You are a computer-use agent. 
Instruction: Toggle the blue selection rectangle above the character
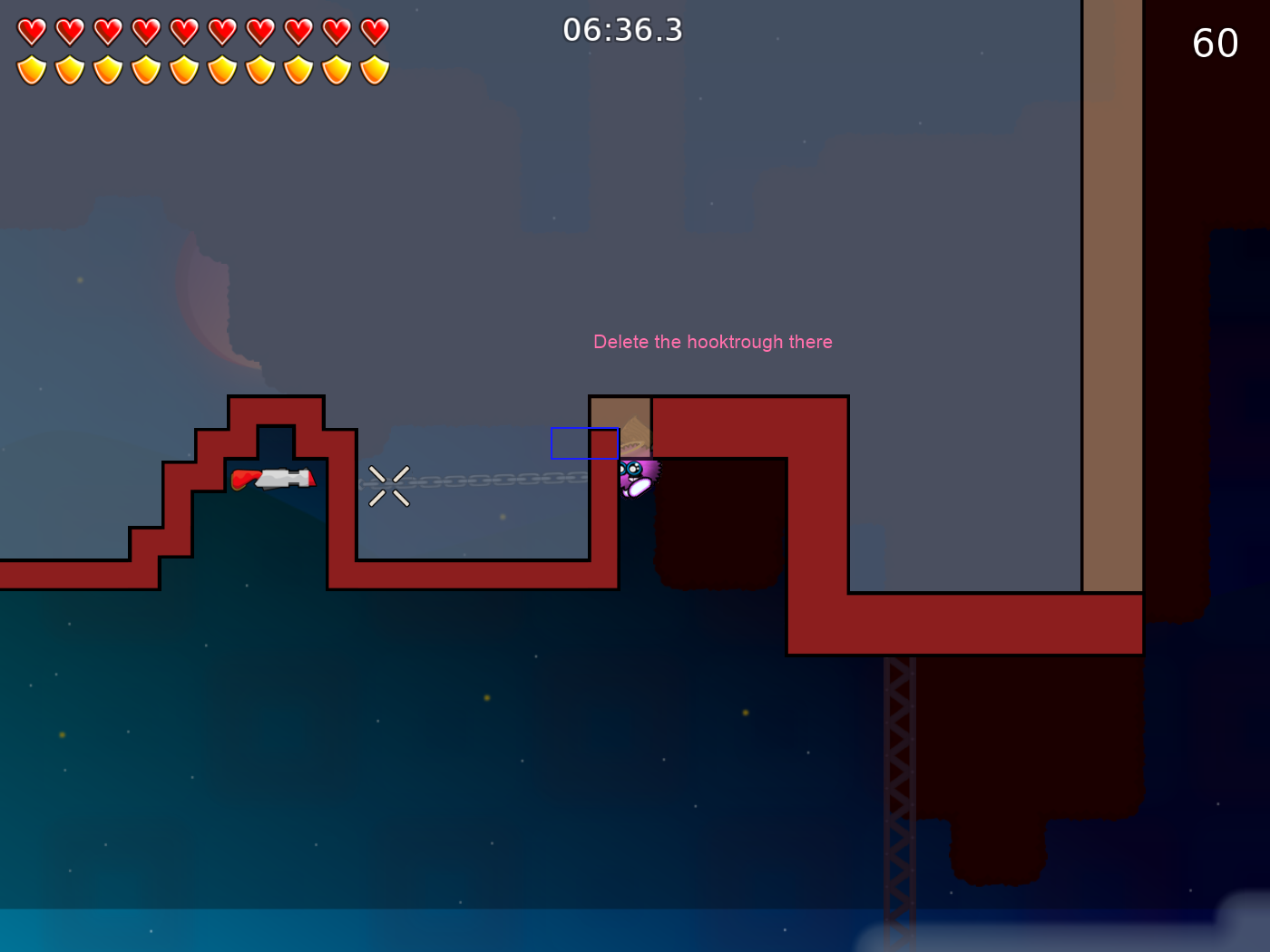pyautogui.click(x=585, y=444)
